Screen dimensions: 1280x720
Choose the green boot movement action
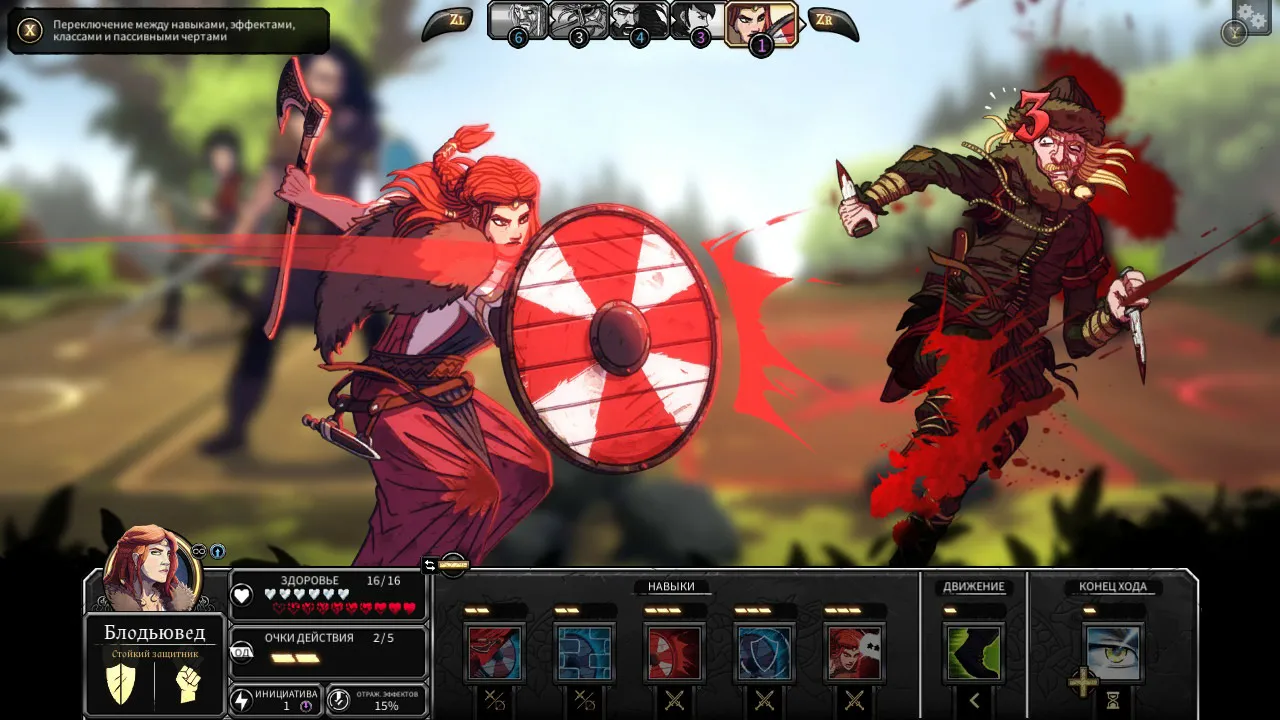click(974, 653)
